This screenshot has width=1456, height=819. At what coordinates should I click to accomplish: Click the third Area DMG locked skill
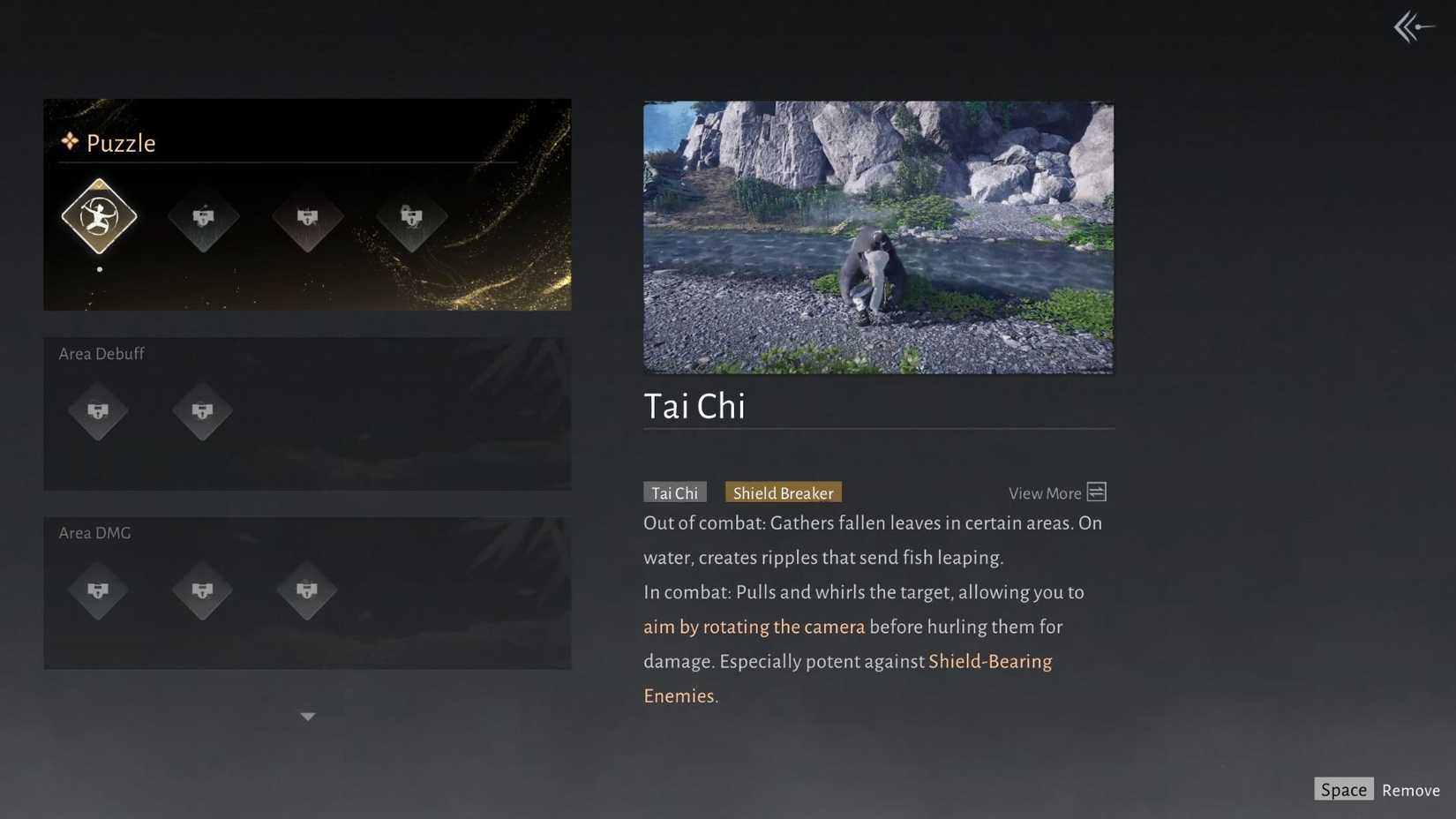(307, 591)
